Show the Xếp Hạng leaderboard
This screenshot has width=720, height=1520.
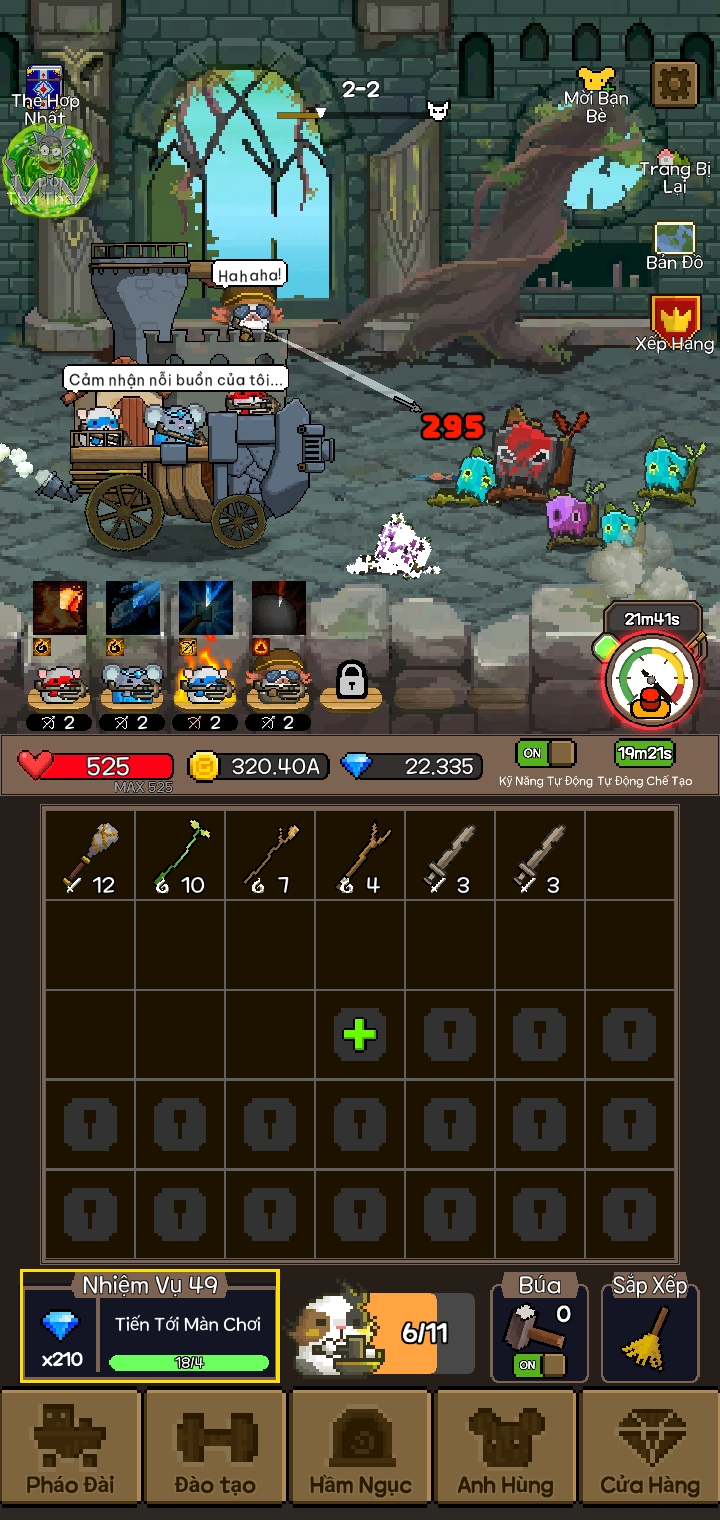pyautogui.click(x=675, y=323)
